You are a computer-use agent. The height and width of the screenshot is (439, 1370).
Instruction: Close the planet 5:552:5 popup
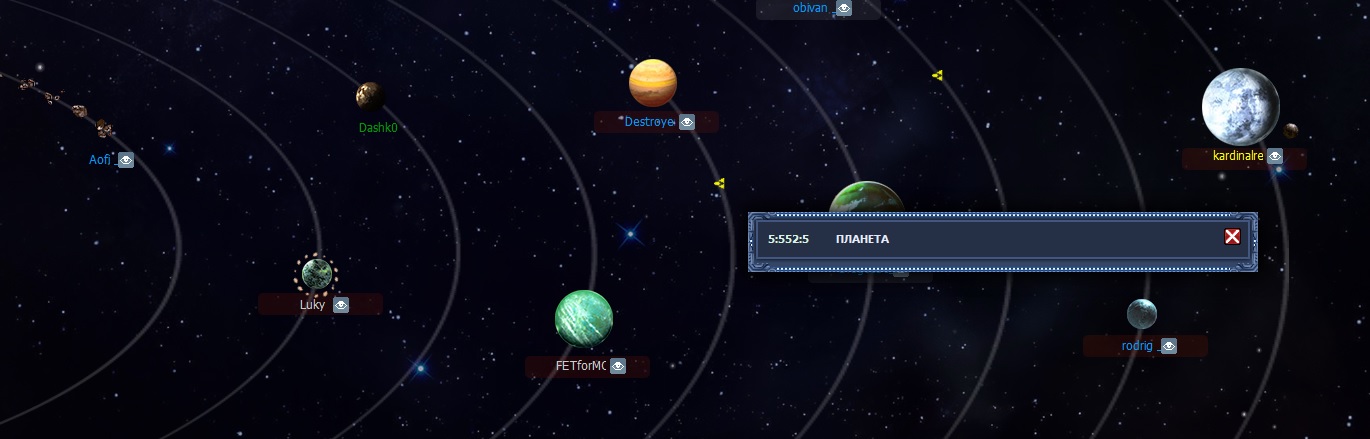(1232, 237)
